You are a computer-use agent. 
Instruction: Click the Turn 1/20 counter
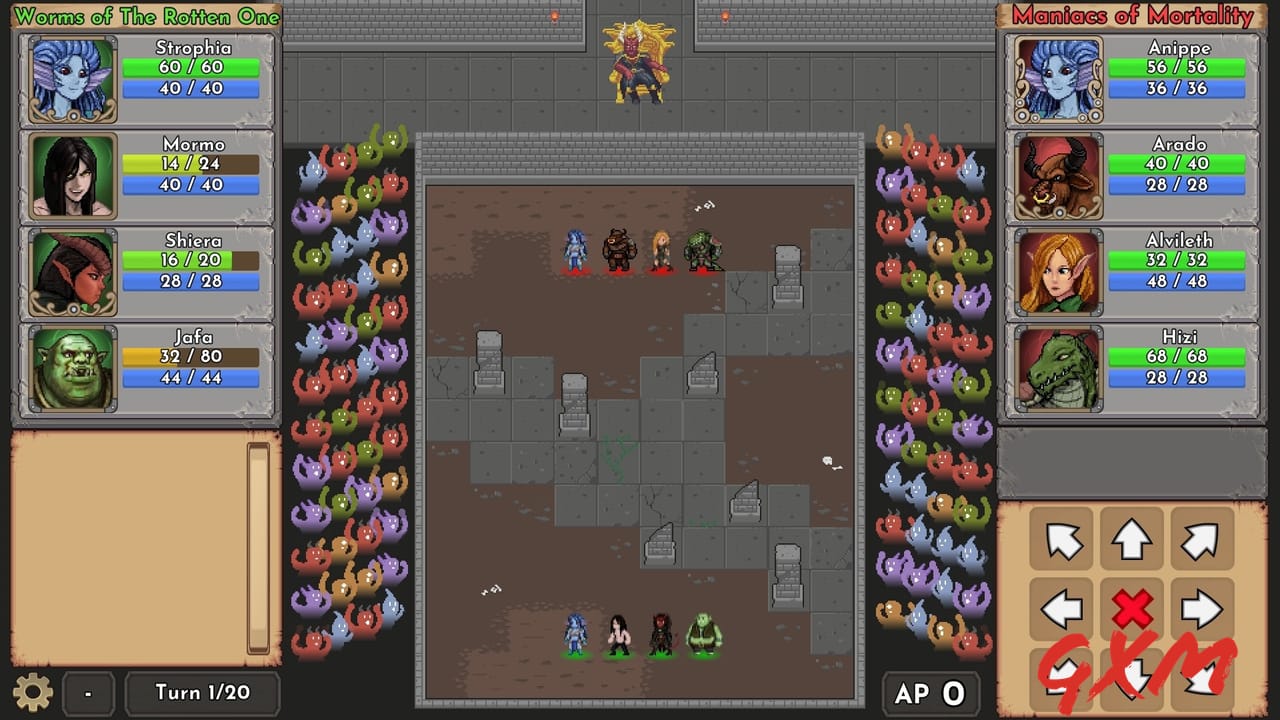point(202,693)
